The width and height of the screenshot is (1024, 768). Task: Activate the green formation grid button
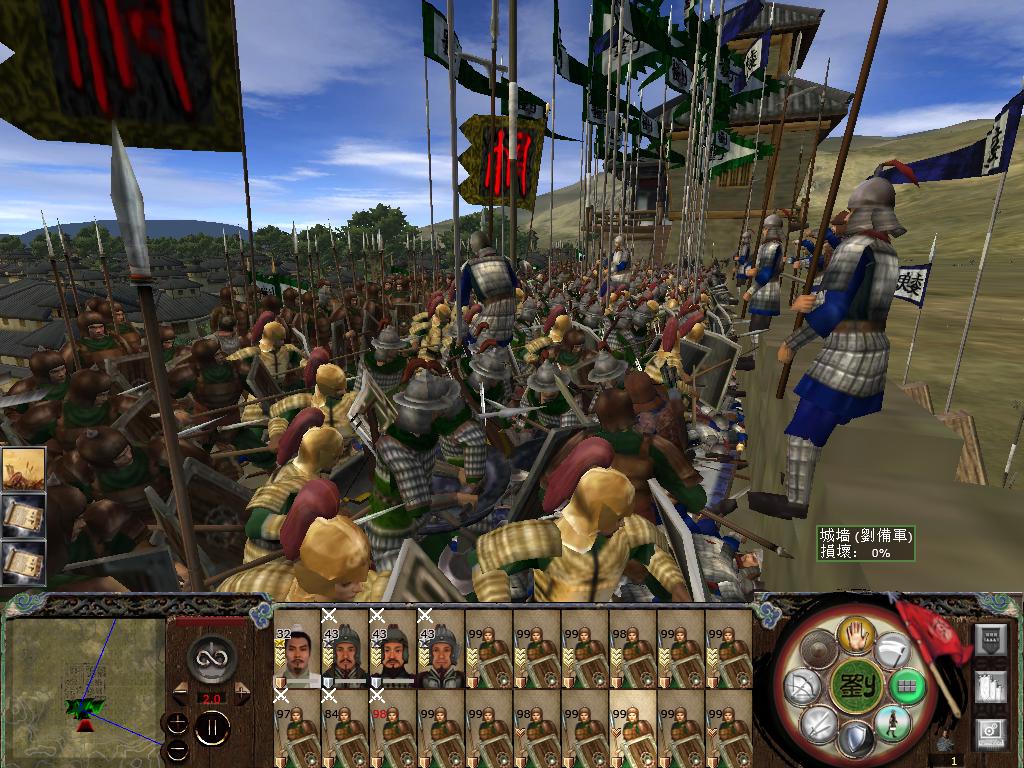tap(907, 687)
